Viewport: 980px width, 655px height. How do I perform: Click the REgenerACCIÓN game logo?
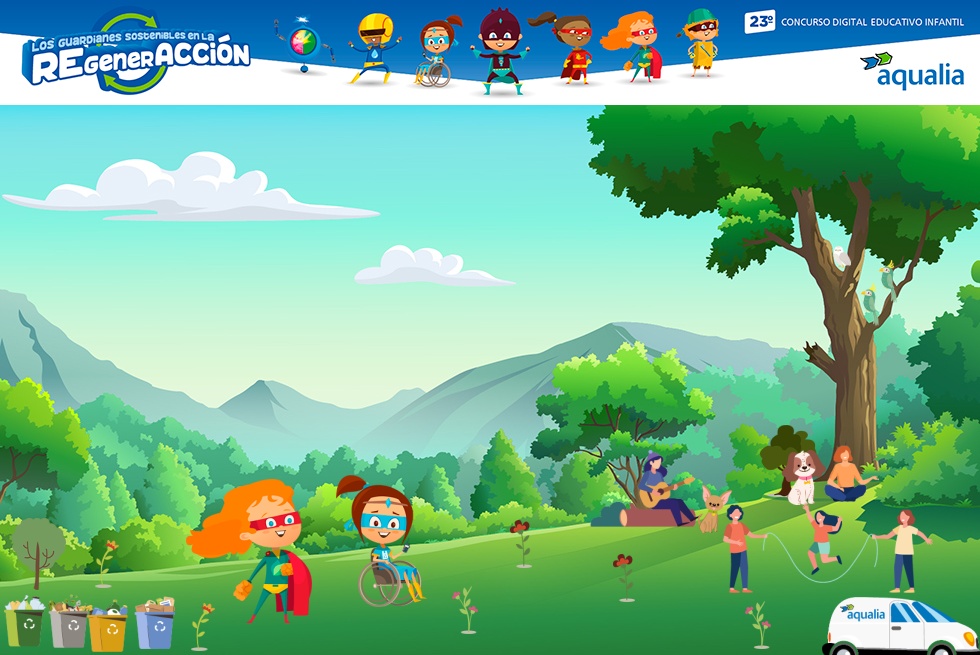(136, 55)
